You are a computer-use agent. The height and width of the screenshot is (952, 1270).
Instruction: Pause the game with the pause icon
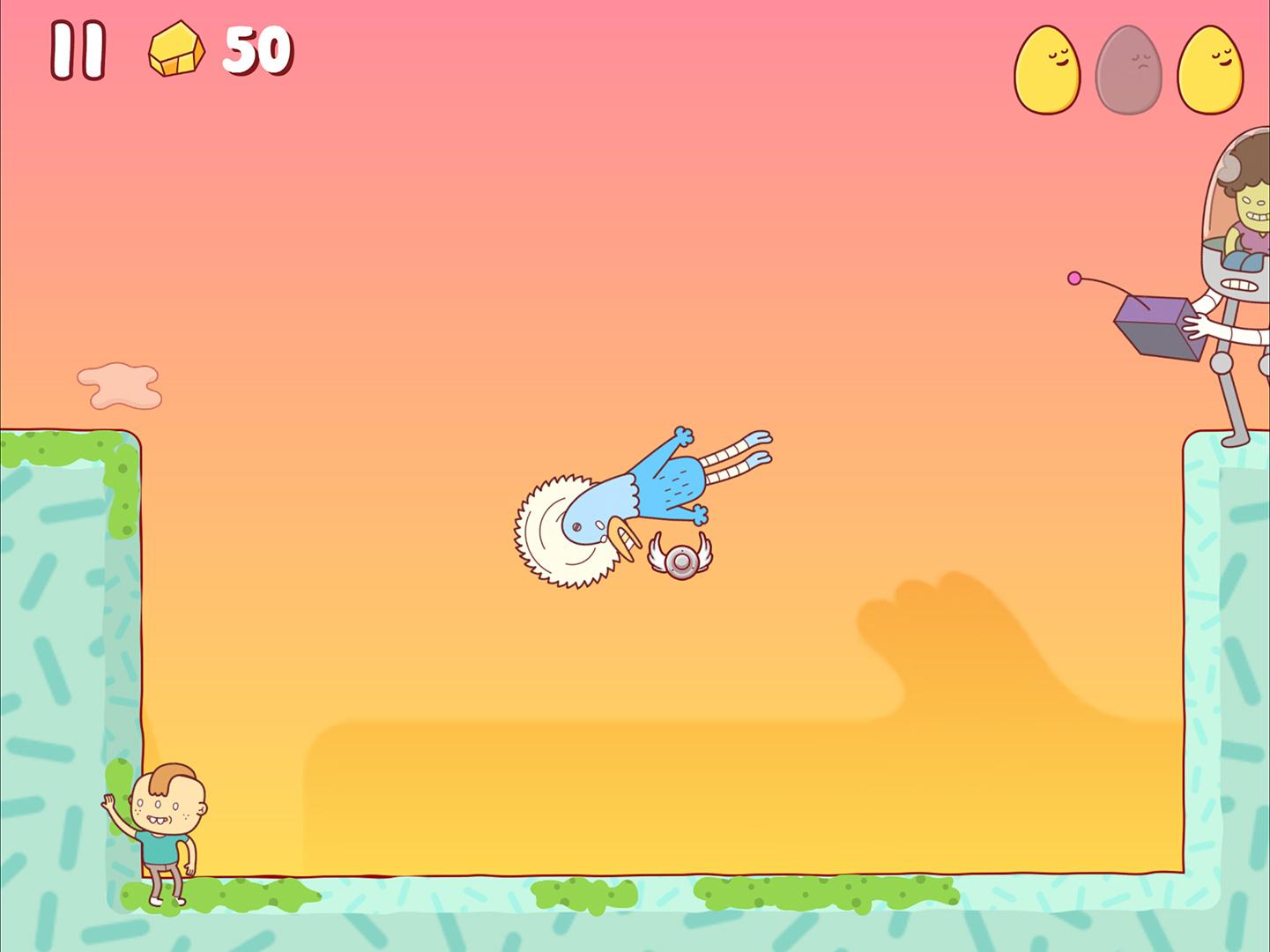pyautogui.click(x=78, y=49)
